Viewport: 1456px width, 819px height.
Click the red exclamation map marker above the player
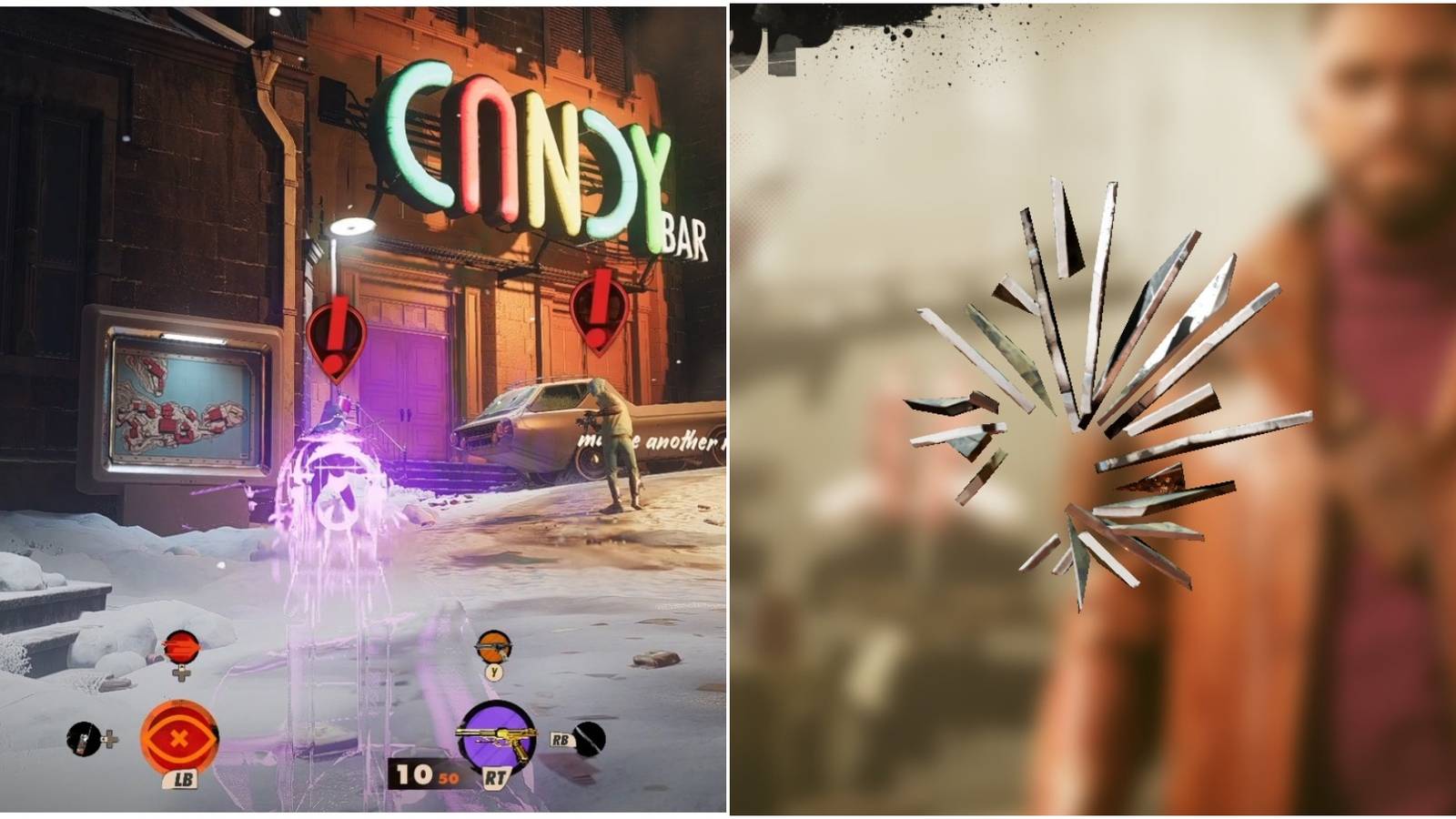tap(335, 339)
